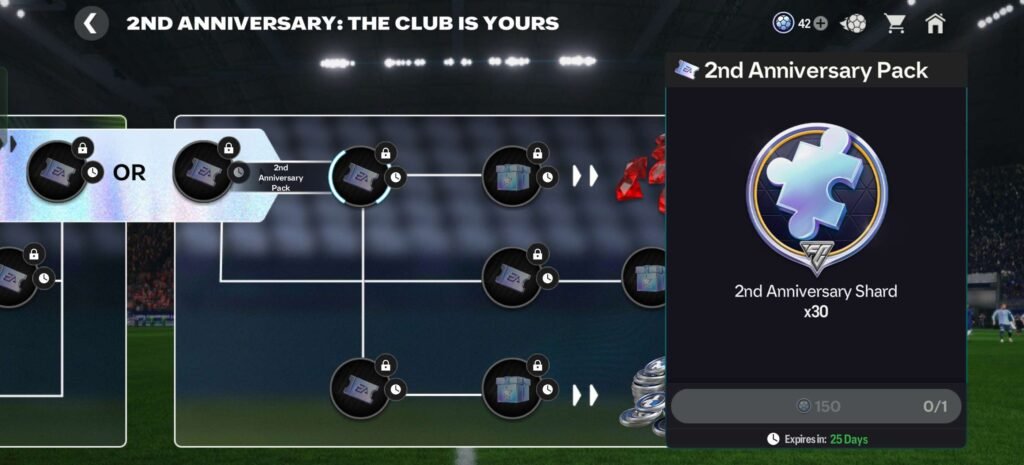Viewport: 1024px width, 465px height.
Task: Open the store cart icon
Action: [x=894, y=23]
